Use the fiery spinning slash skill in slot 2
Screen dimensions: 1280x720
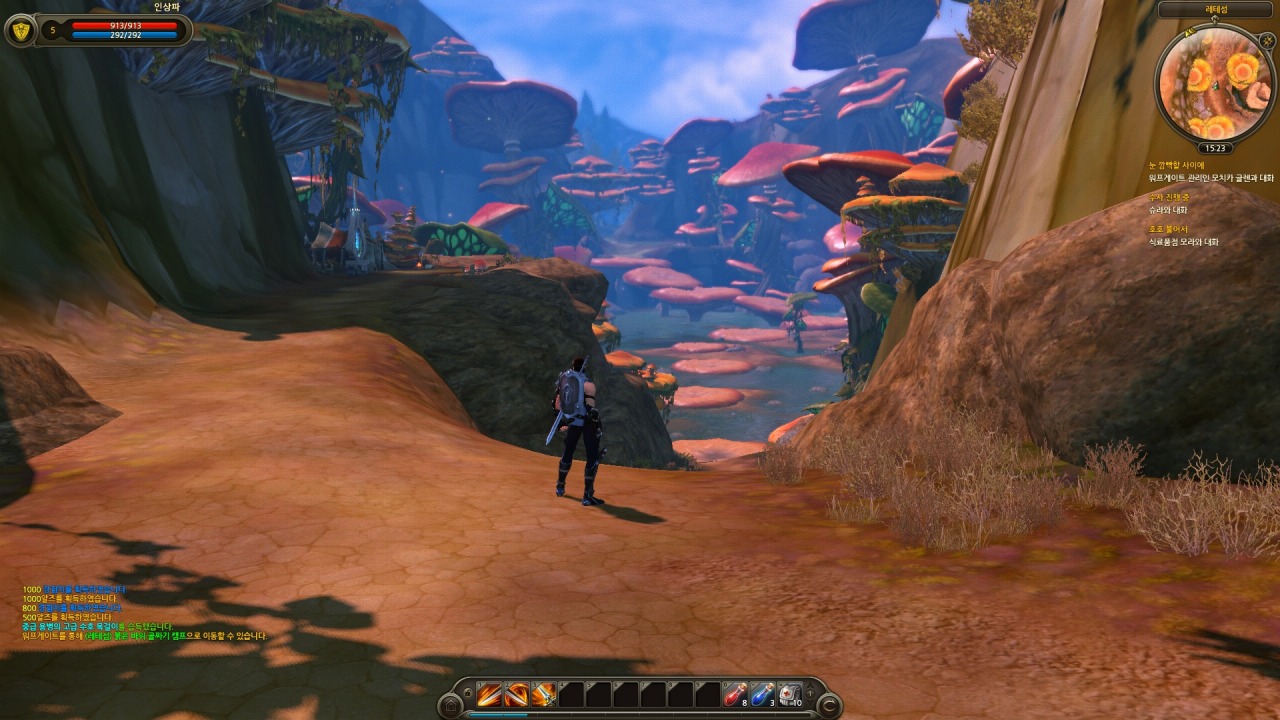(517, 694)
